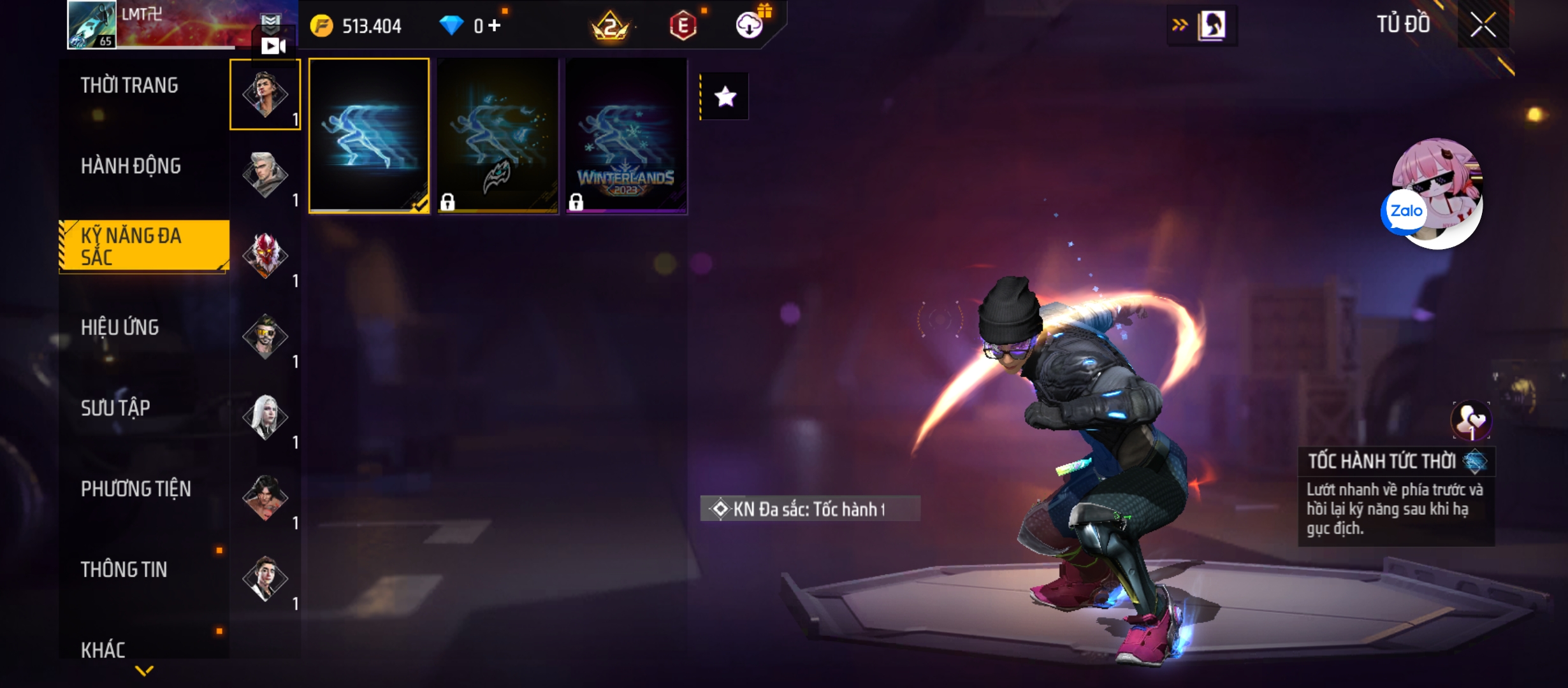Choose the red masked character portrait
1568x688 pixels.
pos(265,255)
